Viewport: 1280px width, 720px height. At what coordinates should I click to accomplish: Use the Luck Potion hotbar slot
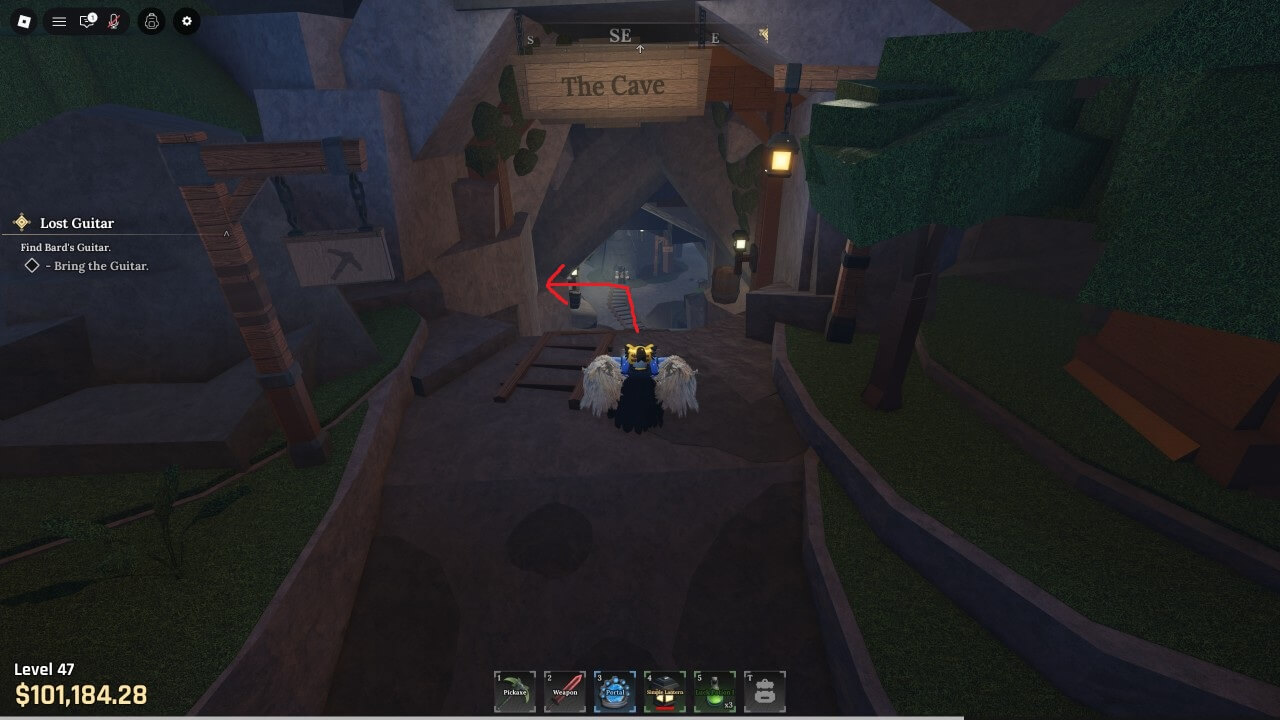pos(715,691)
